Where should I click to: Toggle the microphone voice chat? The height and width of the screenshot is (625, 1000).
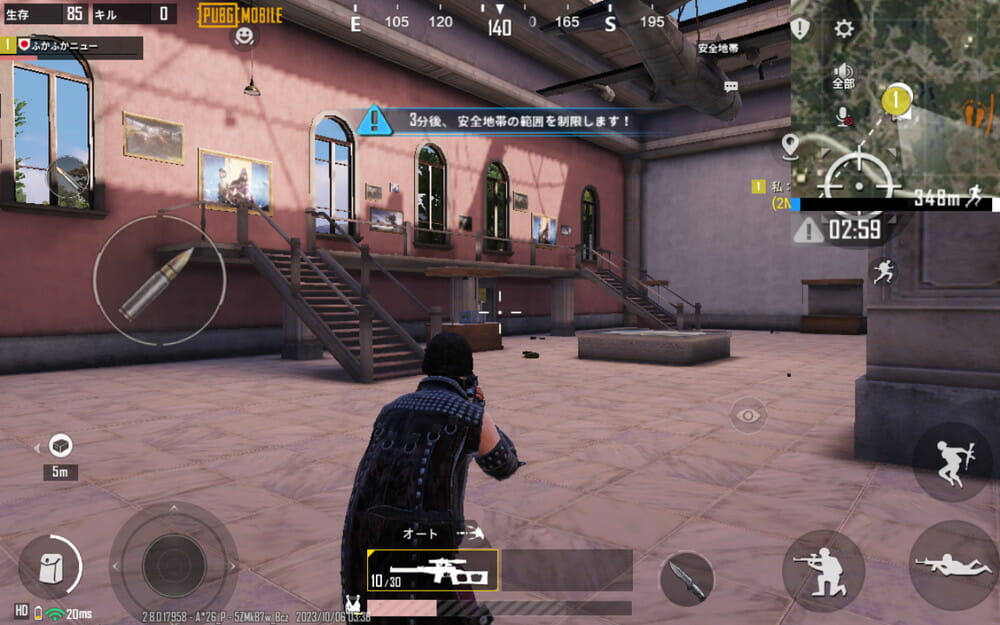843,115
